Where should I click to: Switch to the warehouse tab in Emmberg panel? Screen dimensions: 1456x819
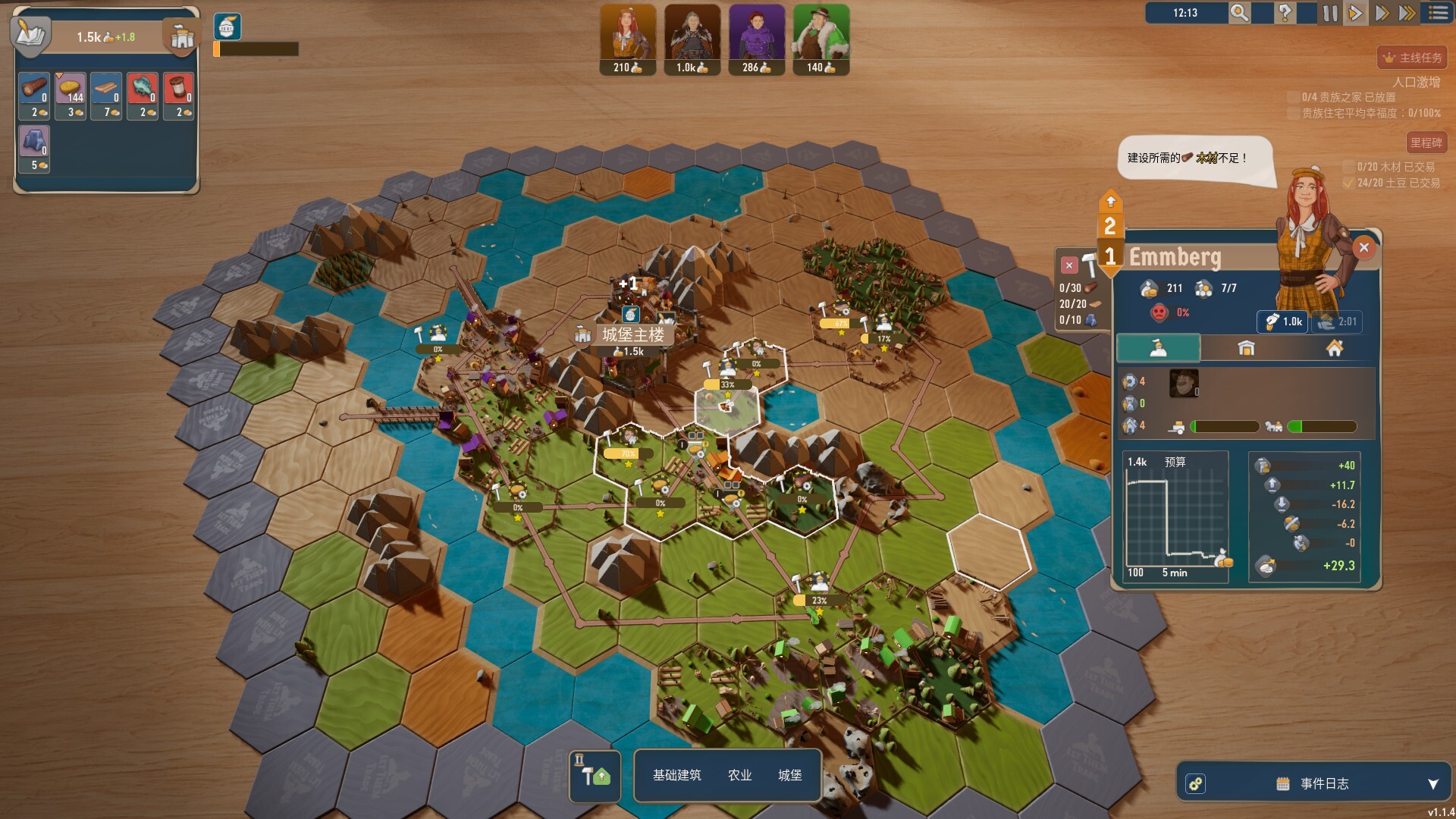[1246, 348]
